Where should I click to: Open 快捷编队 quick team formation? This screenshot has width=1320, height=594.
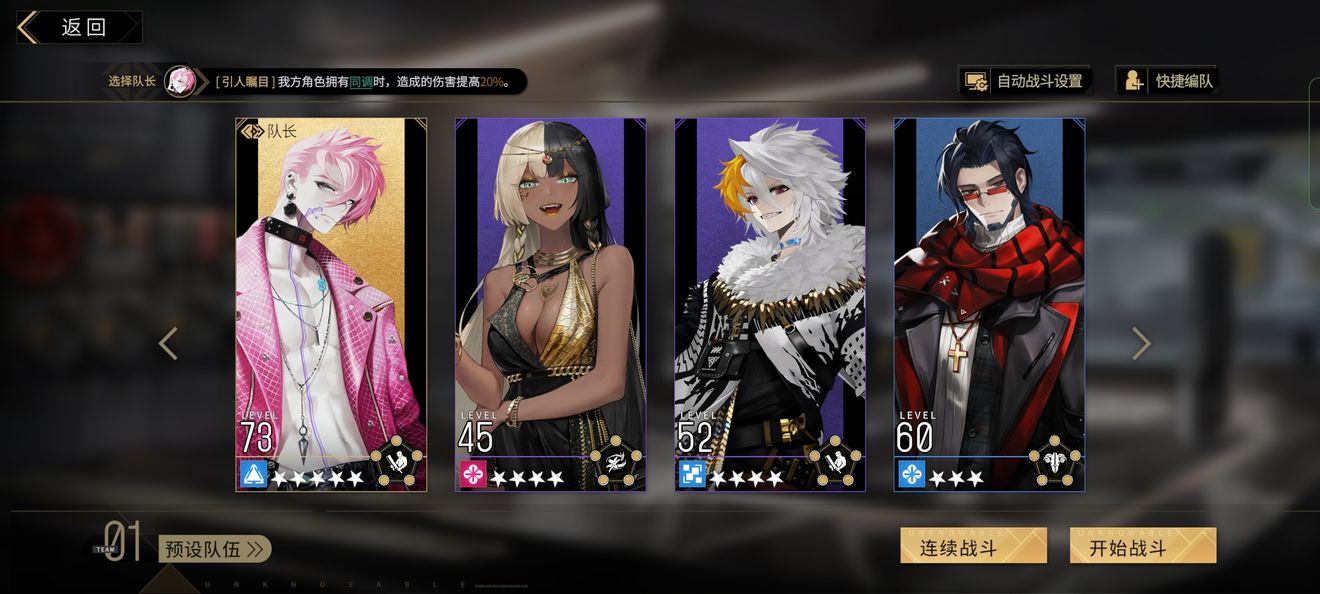tap(1169, 81)
